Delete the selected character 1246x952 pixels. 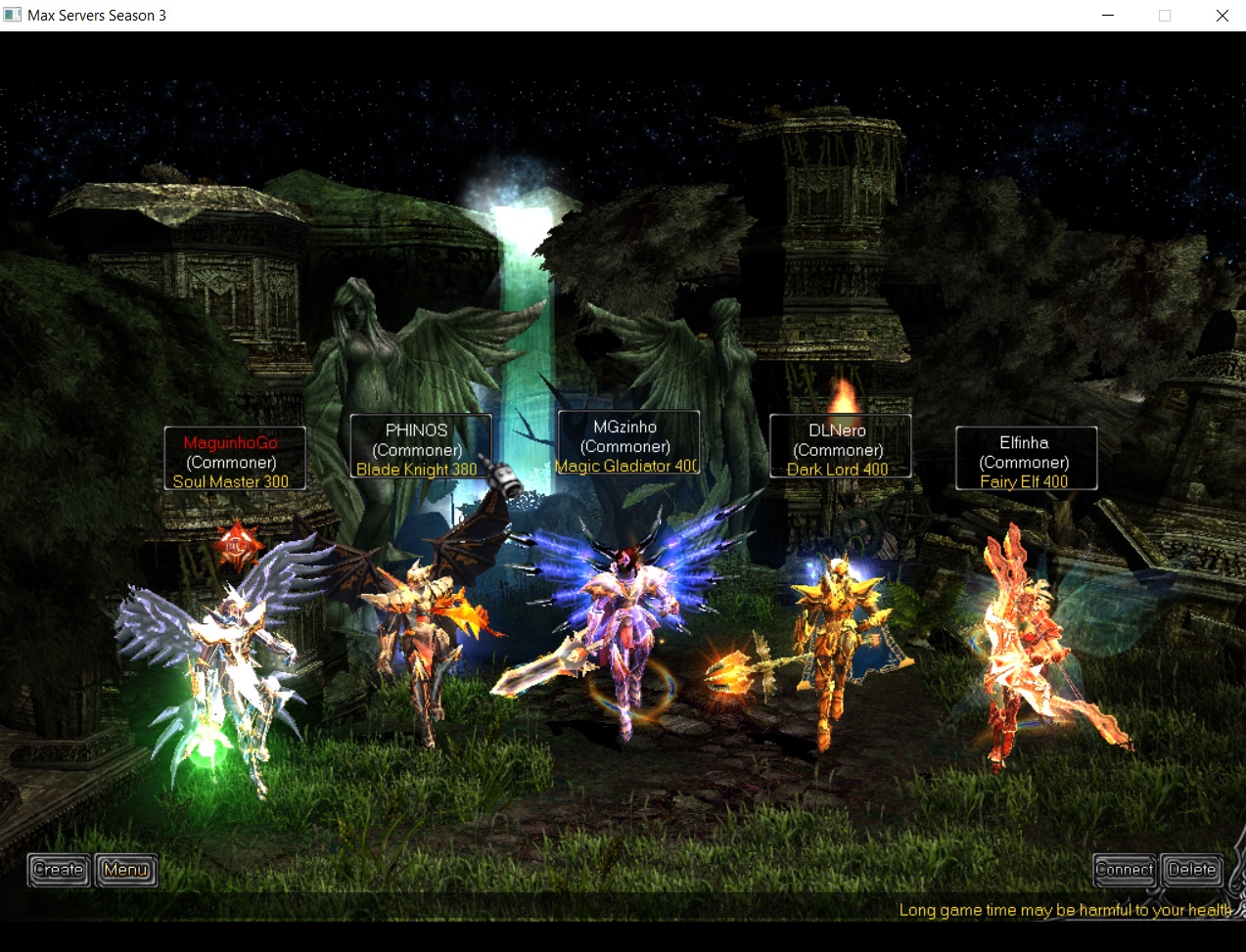[x=1191, y=869]
